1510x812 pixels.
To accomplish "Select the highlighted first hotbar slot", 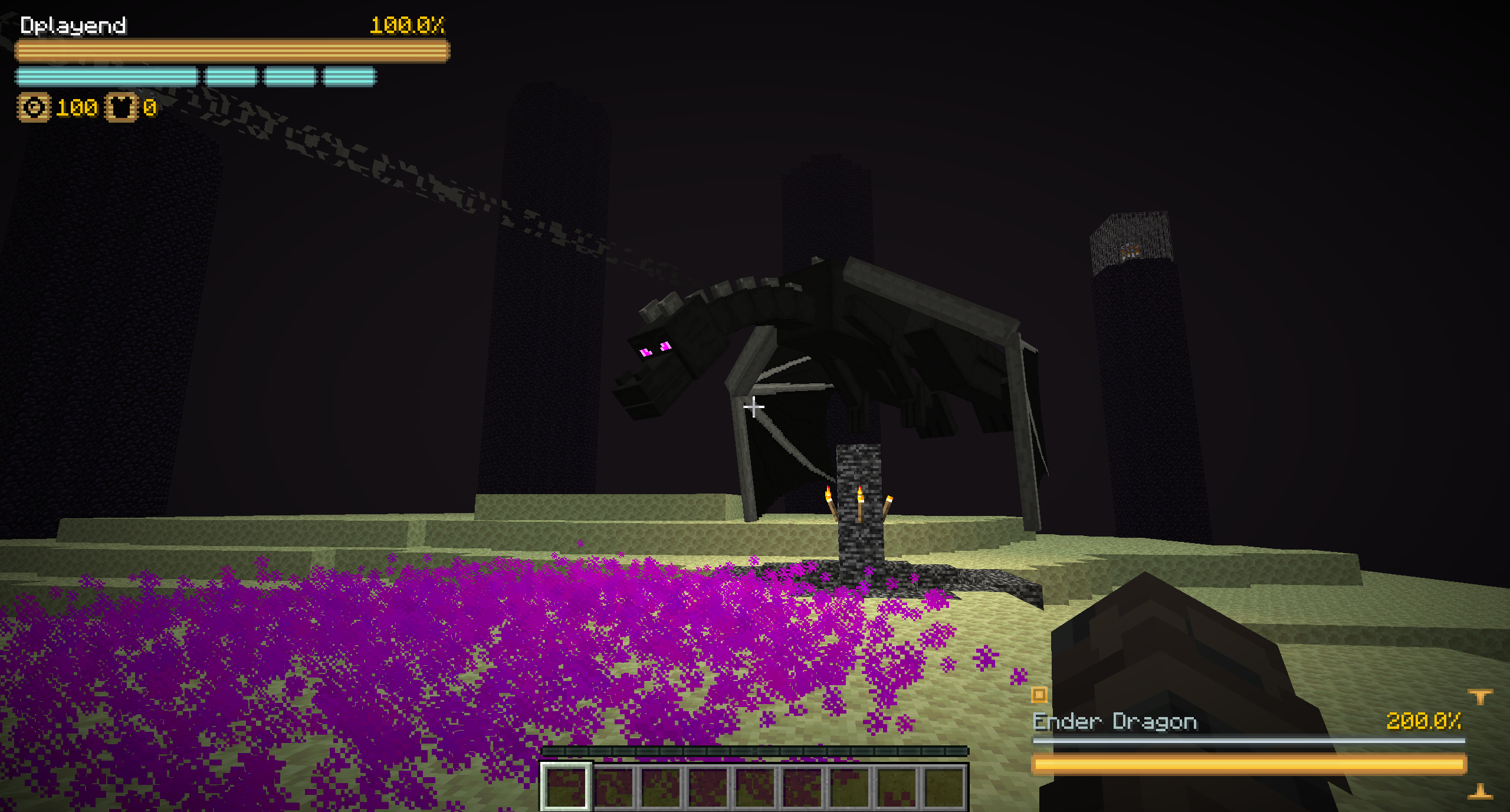I will click(565, 787).
